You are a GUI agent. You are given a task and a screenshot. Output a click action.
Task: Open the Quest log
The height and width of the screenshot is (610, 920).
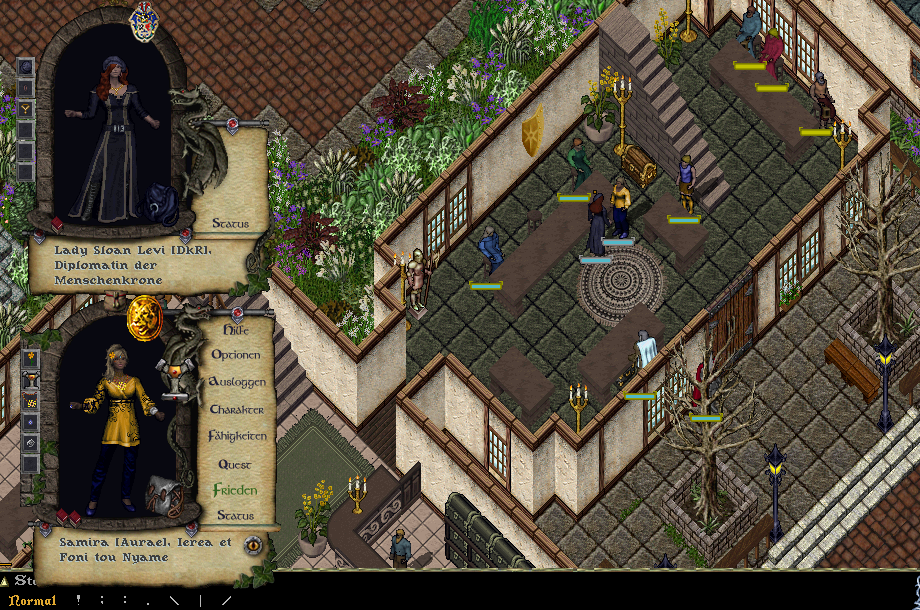235,464
